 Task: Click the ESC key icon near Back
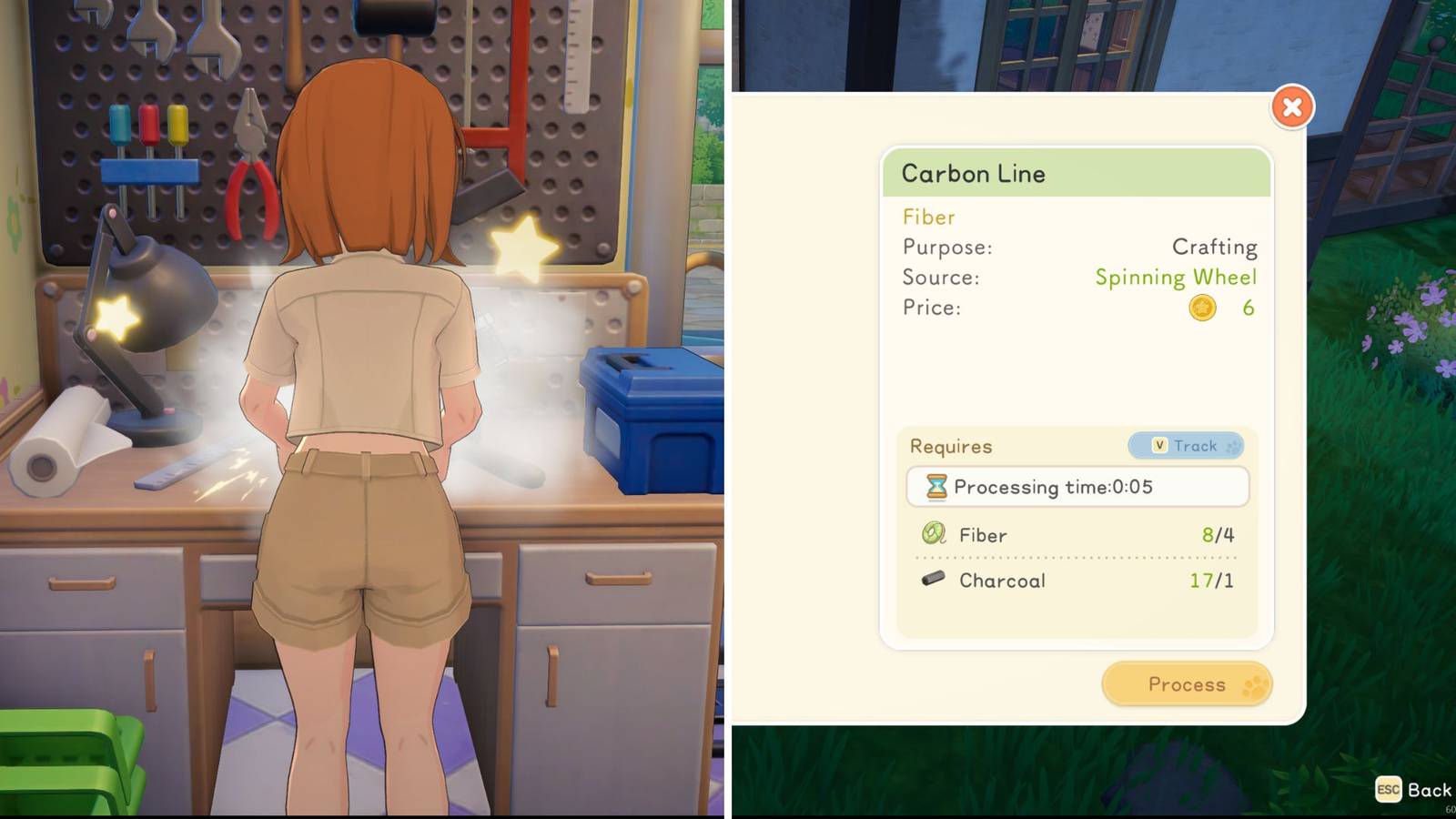point(1387,791)
